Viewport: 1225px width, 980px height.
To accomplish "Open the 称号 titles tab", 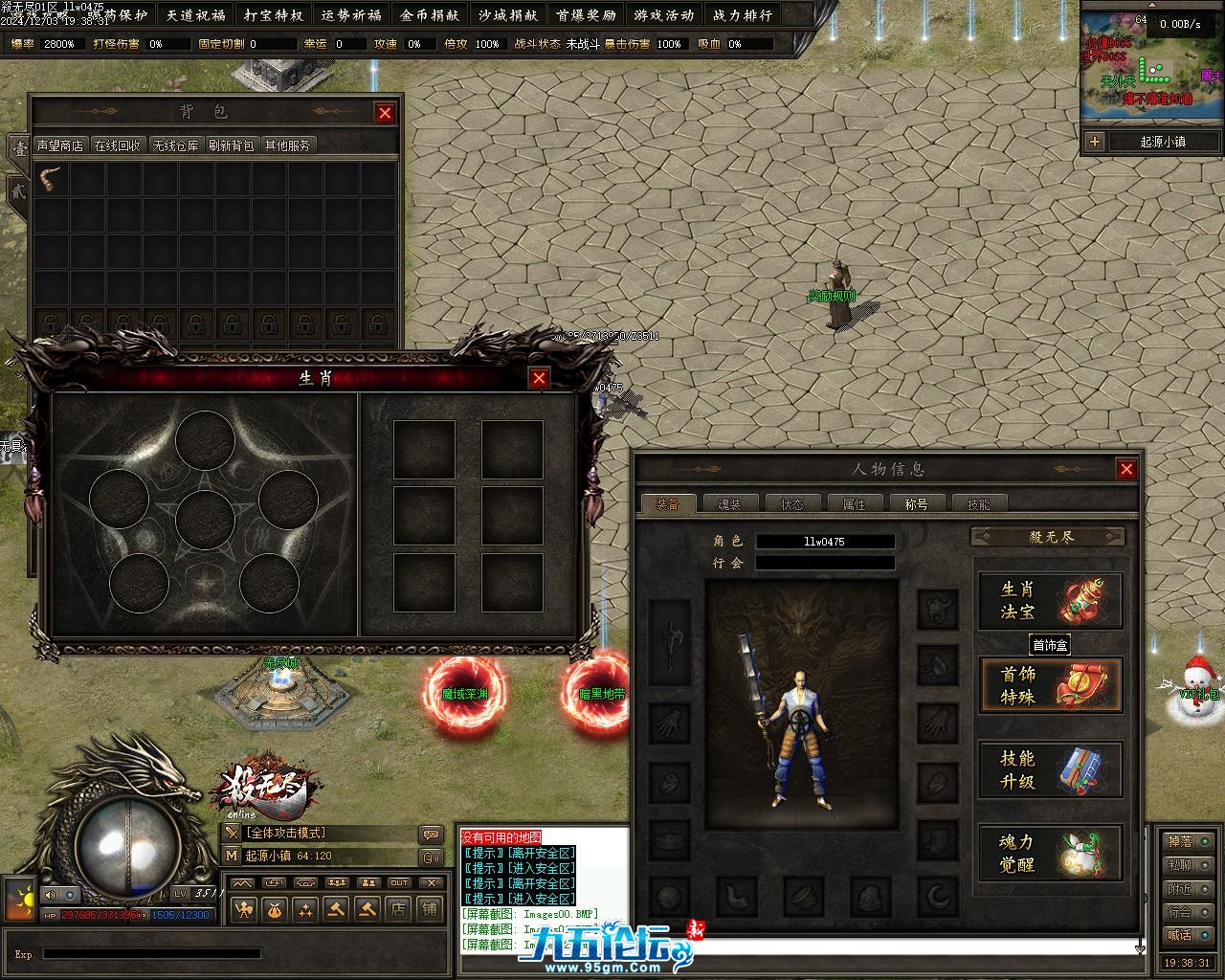I will pyautogui.click(x=916, y=503).
